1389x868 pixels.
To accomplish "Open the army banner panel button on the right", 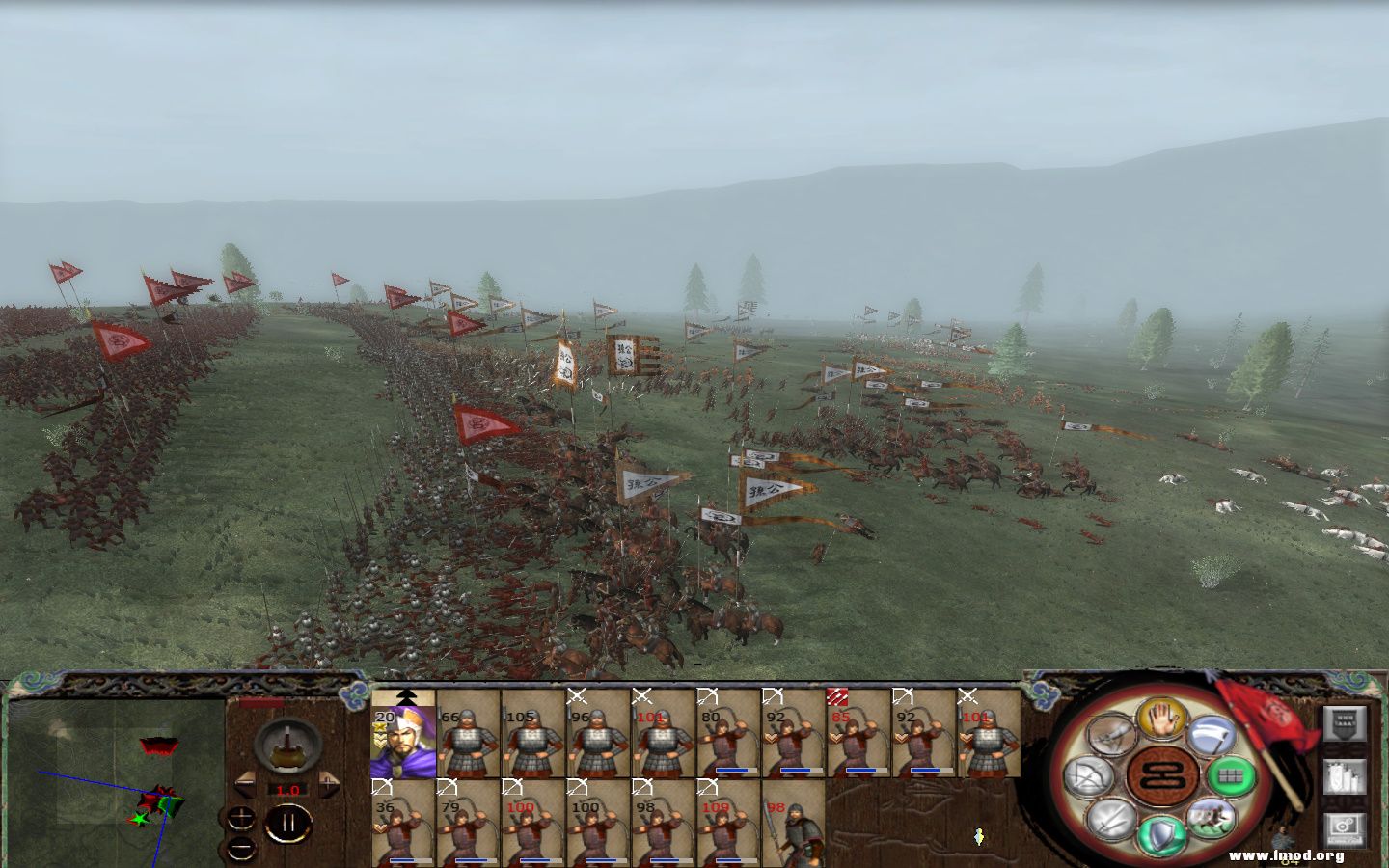I will tap(1345, 725).
